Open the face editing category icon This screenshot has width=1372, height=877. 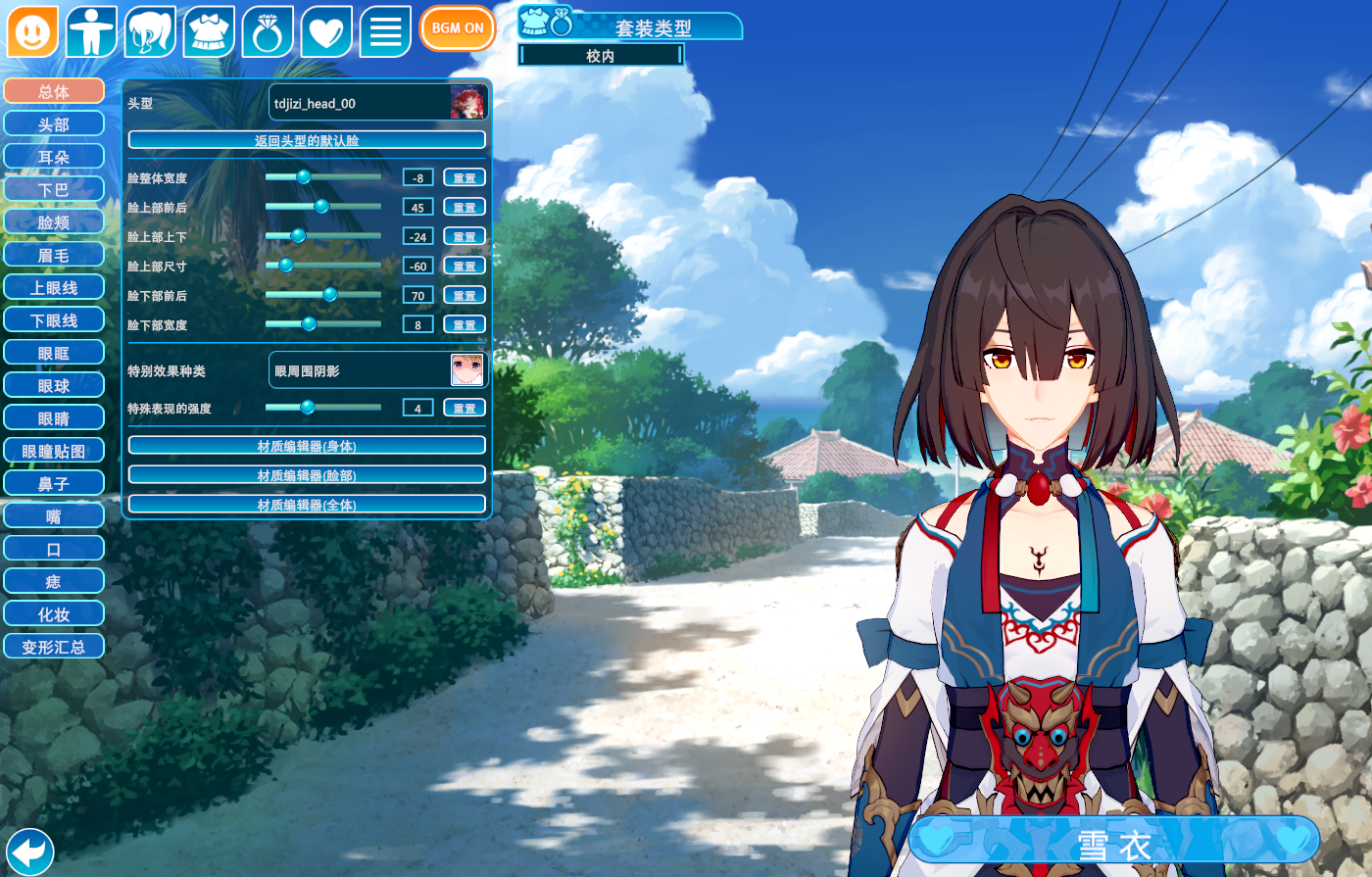tap(32, 32)
